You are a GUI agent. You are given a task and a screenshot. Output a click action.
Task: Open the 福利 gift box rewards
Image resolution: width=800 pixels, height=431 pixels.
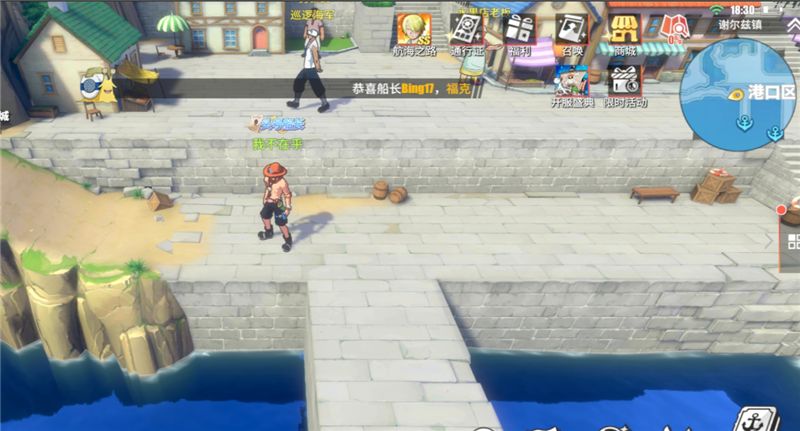(518, 31)
